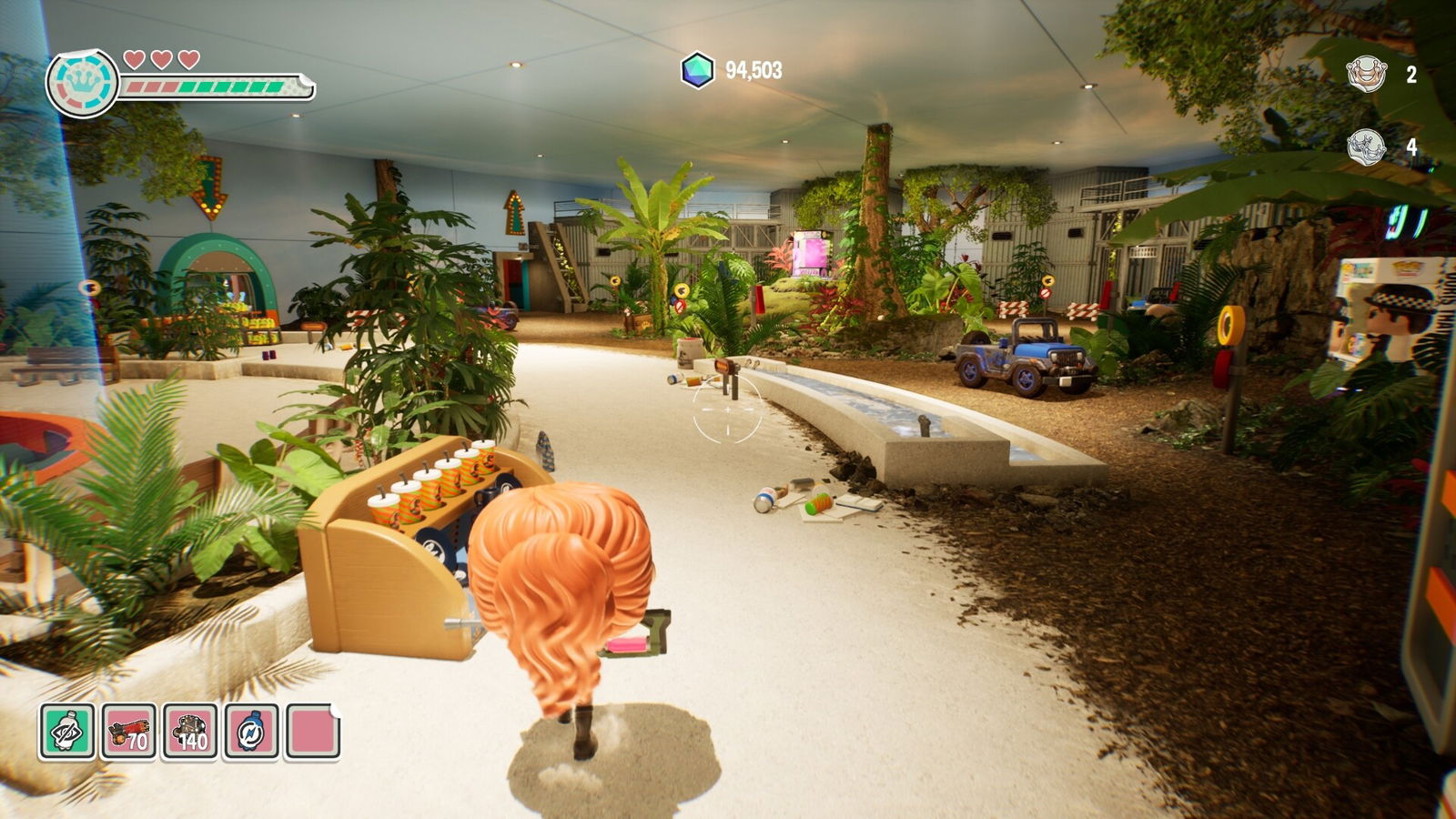Choose the red weapon slot showing 70
Image resolution: width=1456 pixels, height=819 pixels.
tap(129, 732)
